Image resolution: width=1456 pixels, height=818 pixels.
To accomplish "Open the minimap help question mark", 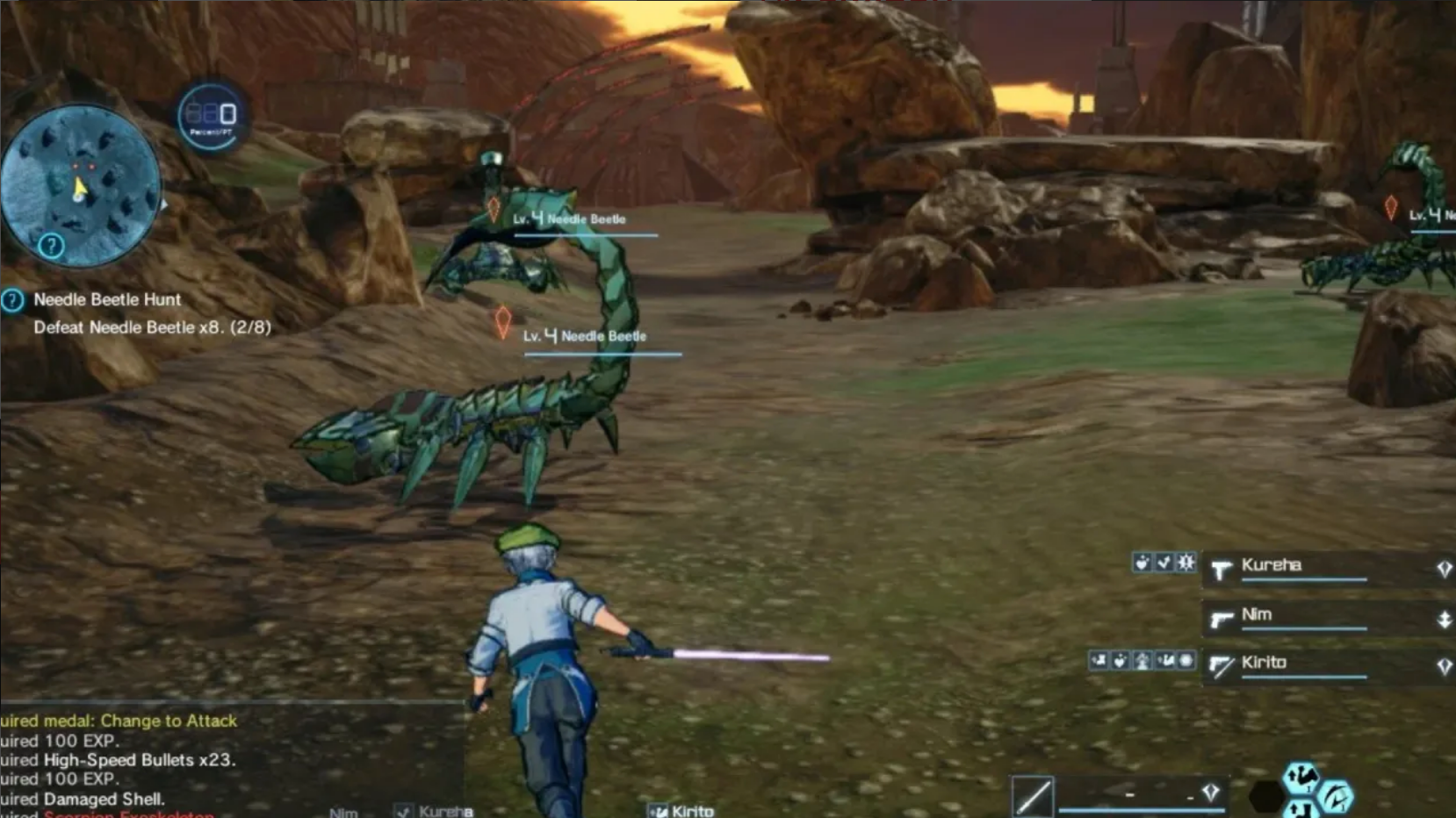I will [x=53, y=247].
